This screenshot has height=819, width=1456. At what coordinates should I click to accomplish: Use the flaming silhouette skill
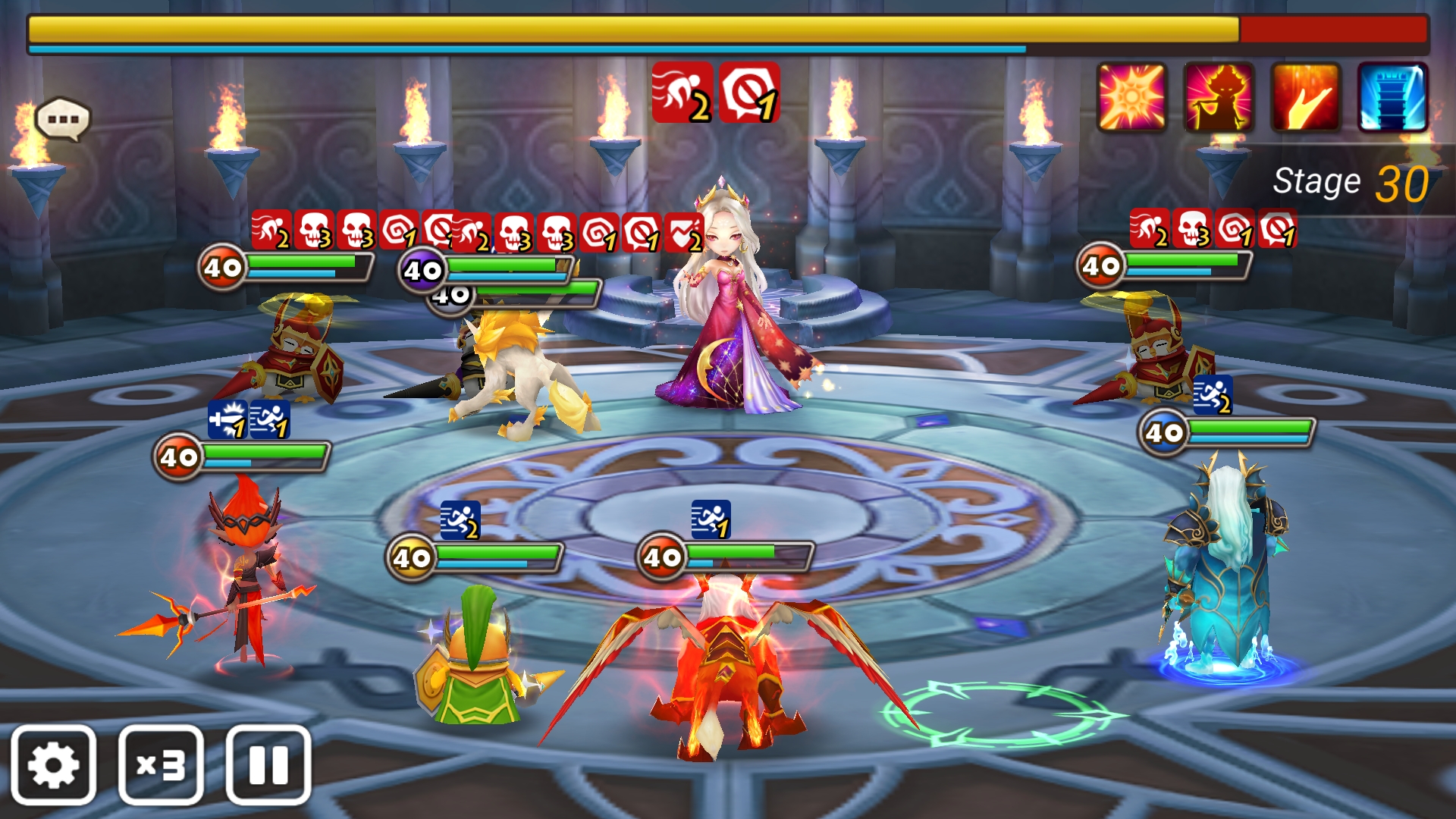[x=1219, y=97]
